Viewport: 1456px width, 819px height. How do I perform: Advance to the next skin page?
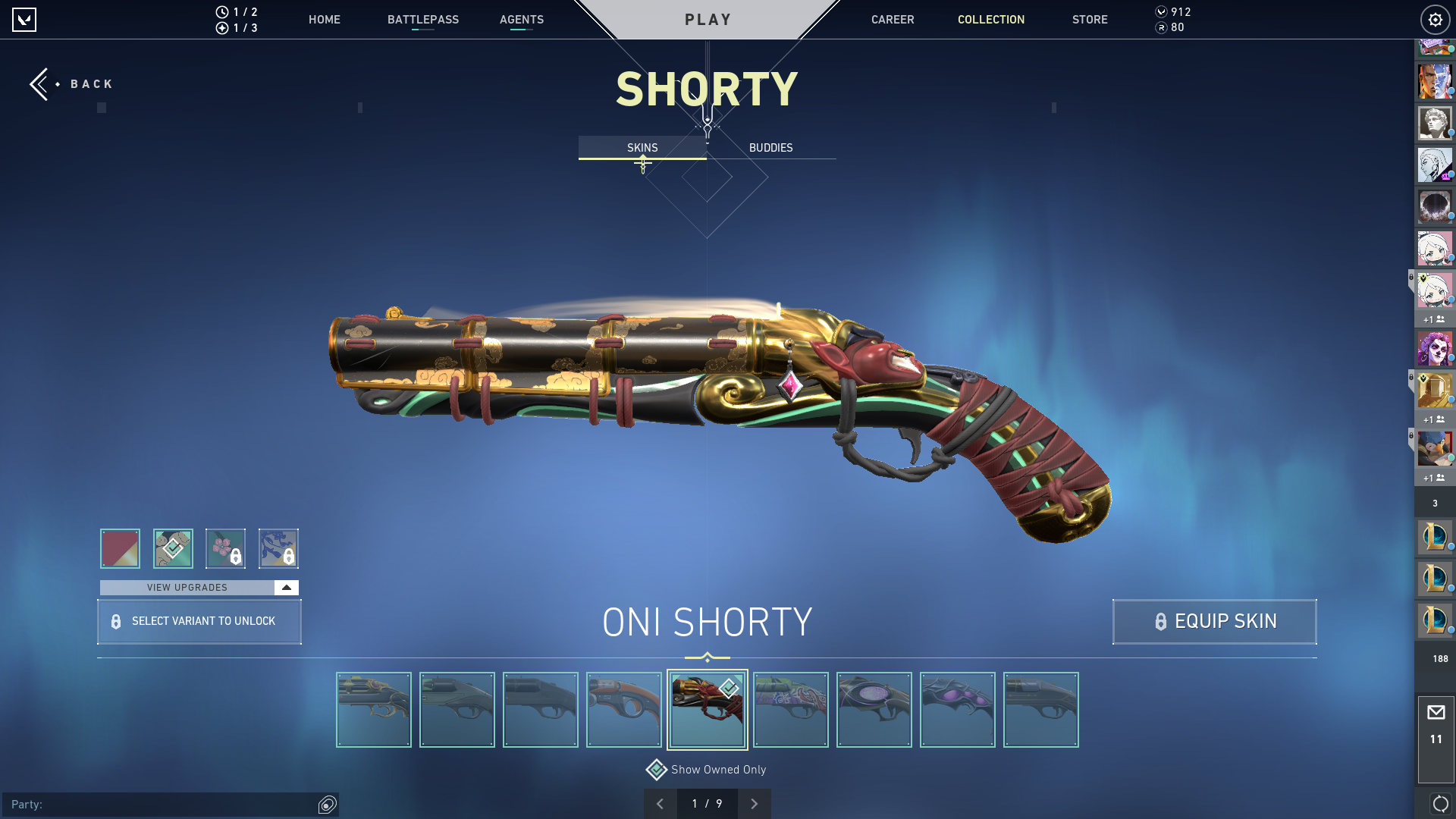(755, 803)
